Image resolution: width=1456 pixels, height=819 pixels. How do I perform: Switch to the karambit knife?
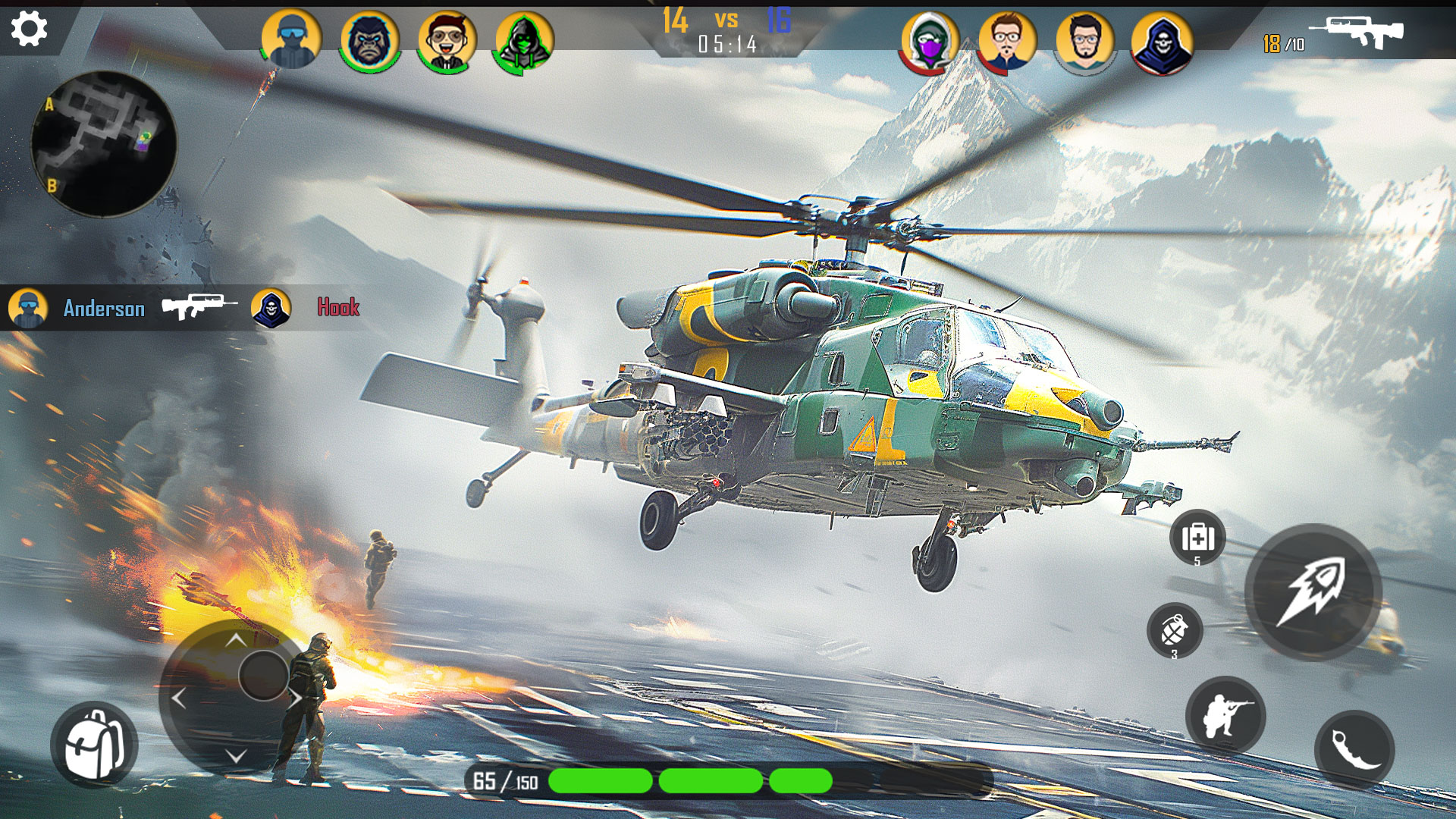click(1354, 749)
